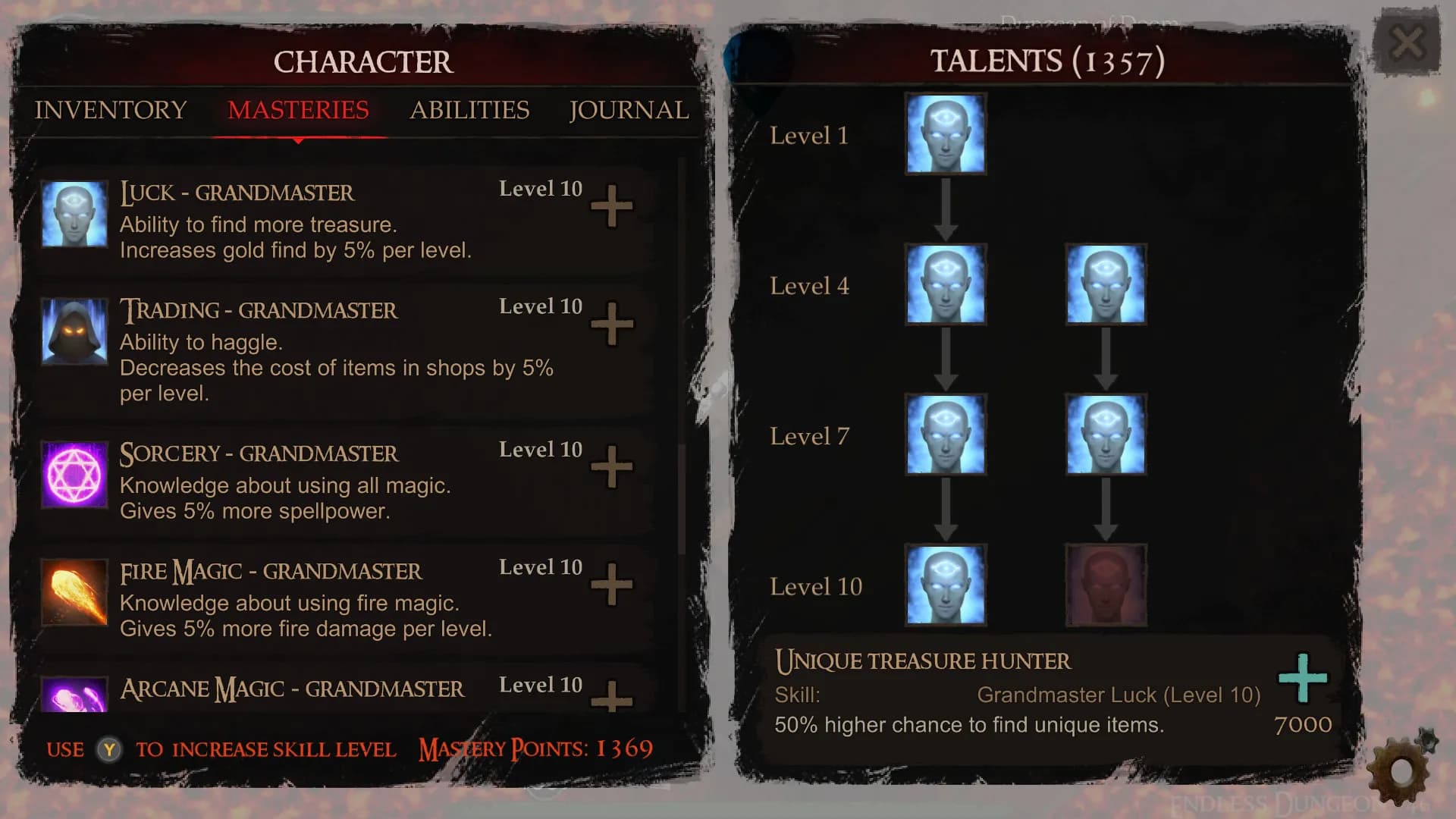The image size is (1456, 819).
Task: Increase Luck with its plus button
Action: point(611,206)
